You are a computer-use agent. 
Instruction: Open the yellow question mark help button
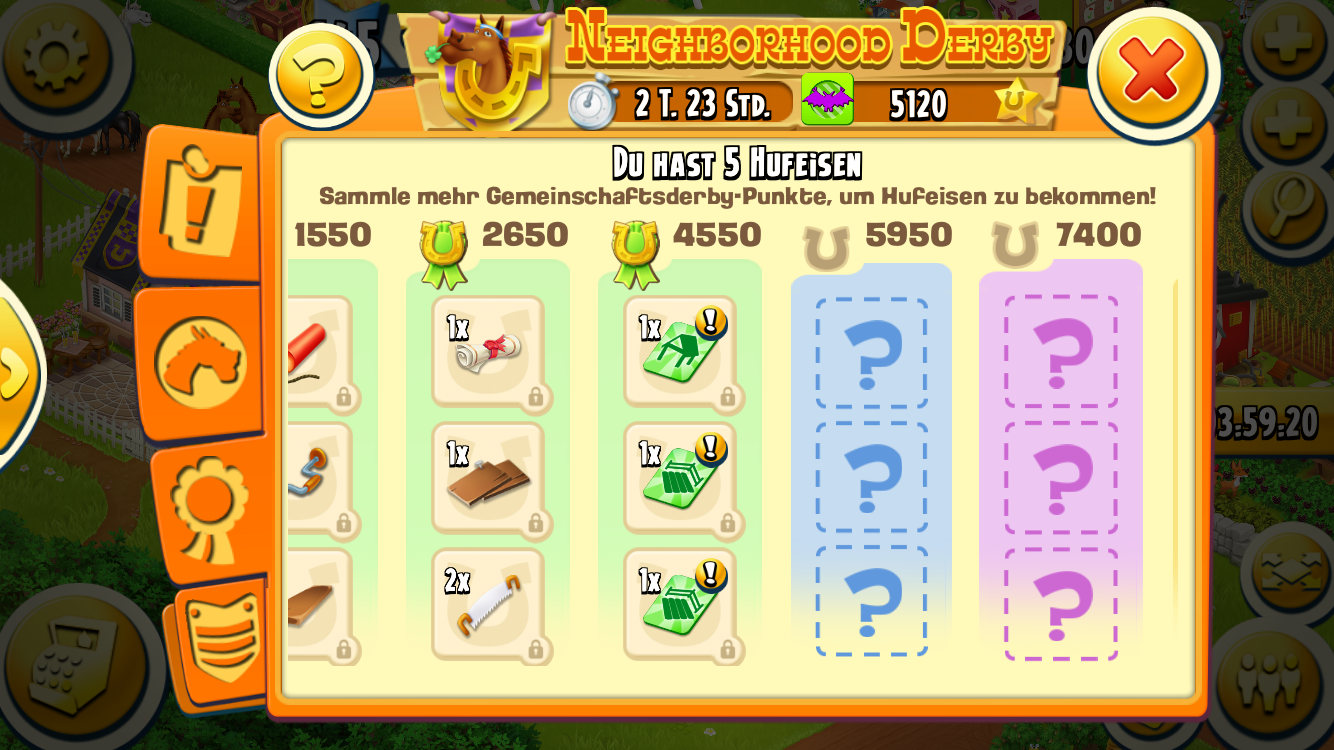pyautogui.click(x=320, y=75)
